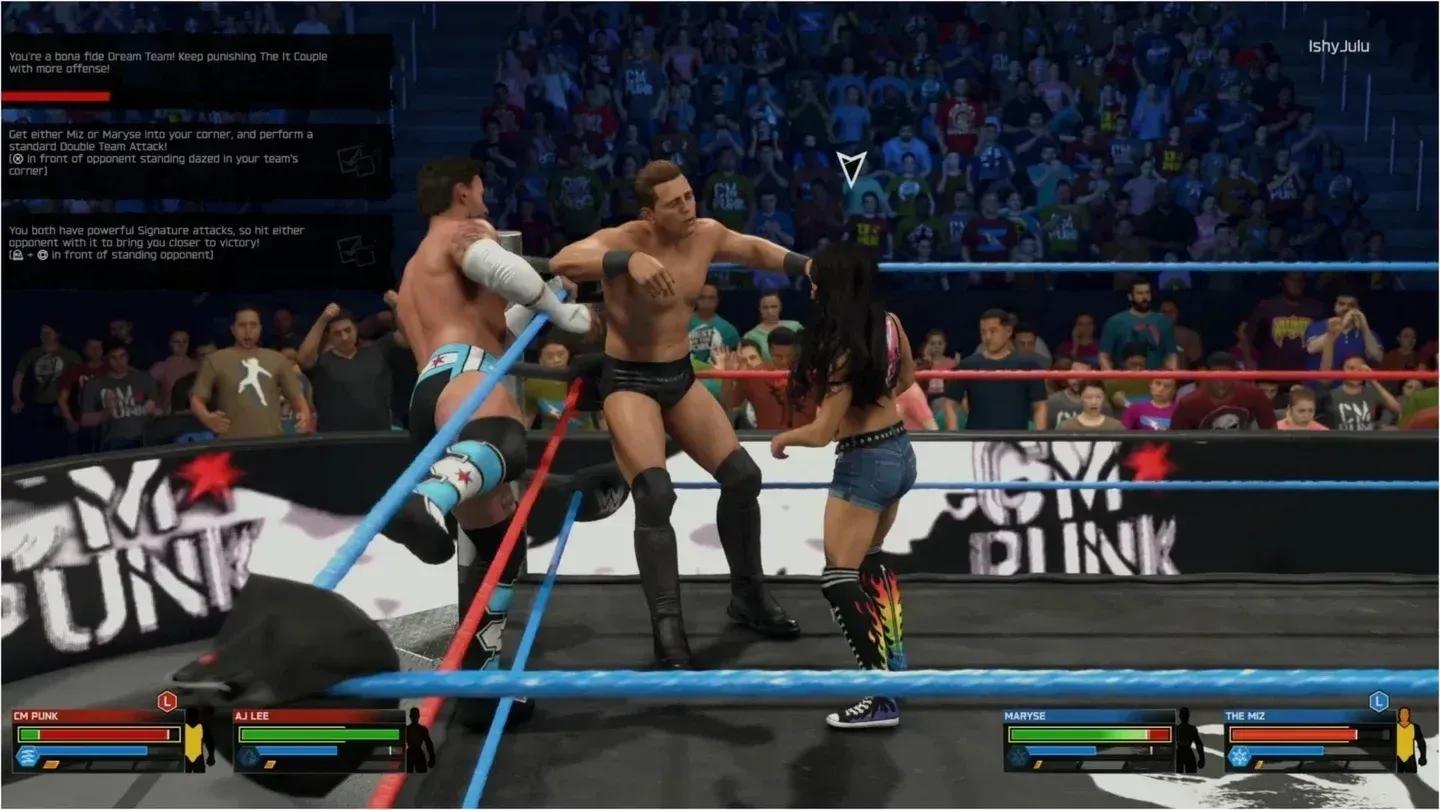Click The Miz's snowflake payback icon

1239,756
